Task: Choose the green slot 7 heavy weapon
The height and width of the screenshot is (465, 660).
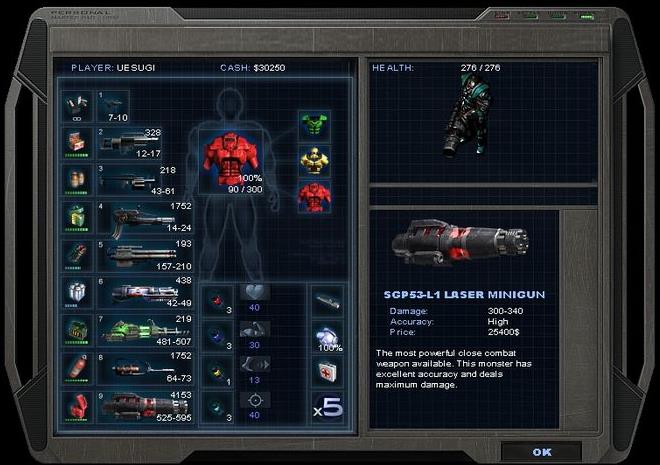Action: click(138, 330)
